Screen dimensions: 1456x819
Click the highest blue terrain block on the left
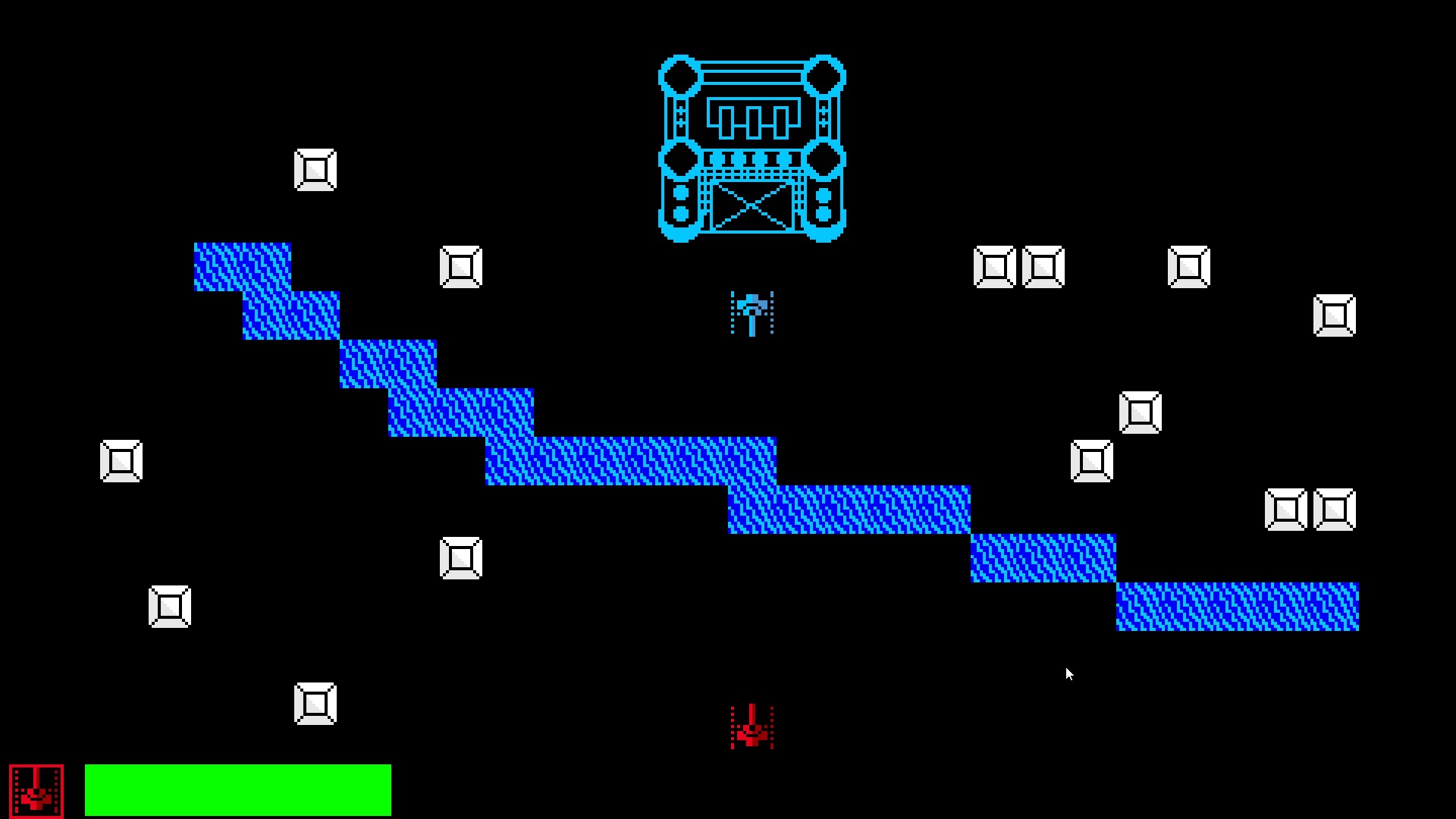[x=243, y=265]
